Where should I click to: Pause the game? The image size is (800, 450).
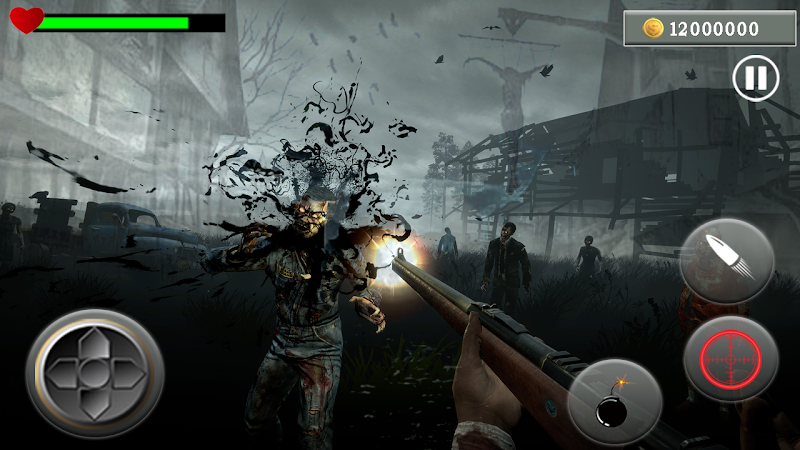(x=756, y=78)
